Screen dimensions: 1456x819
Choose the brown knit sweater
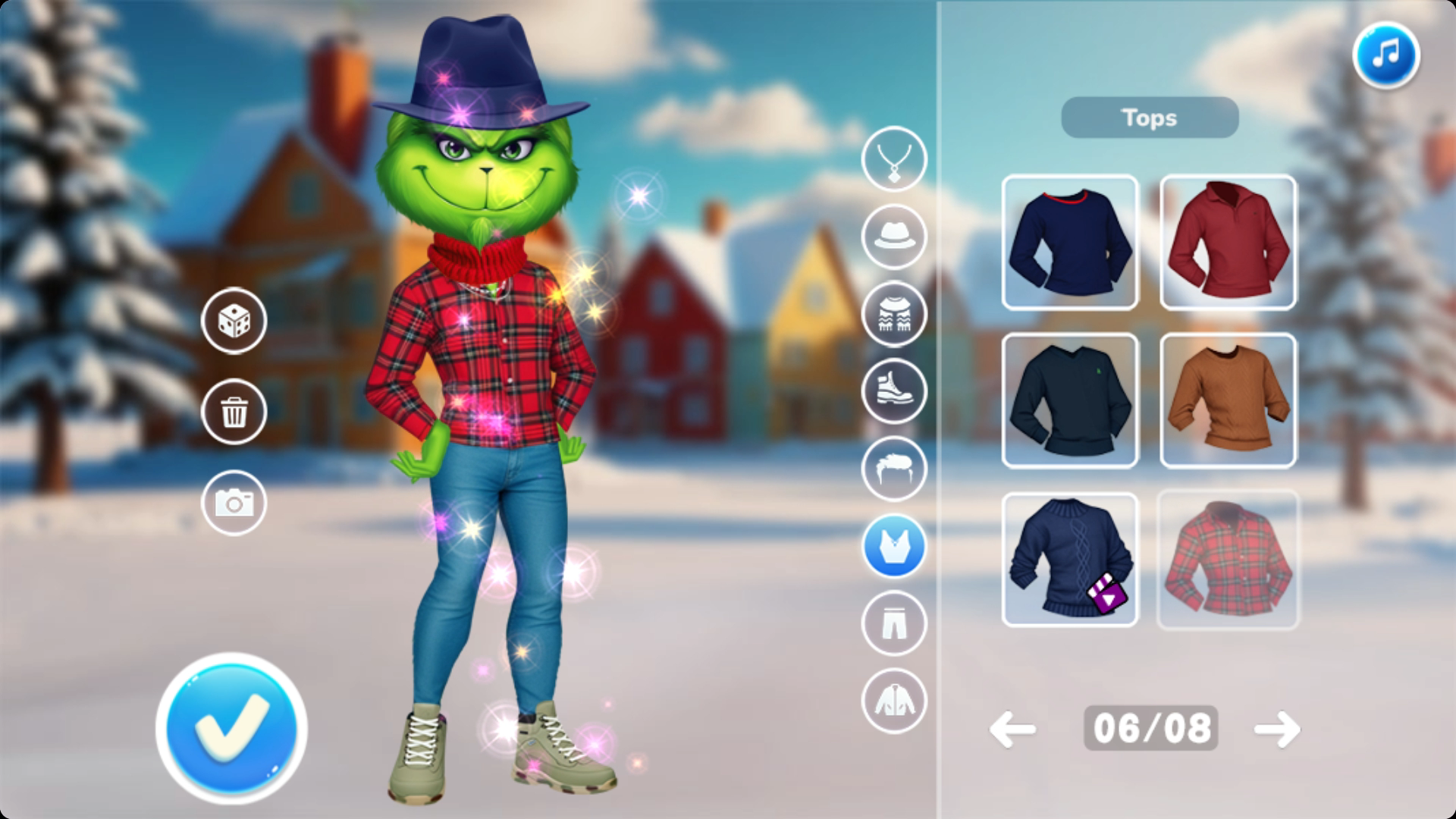coord(1228,400)
